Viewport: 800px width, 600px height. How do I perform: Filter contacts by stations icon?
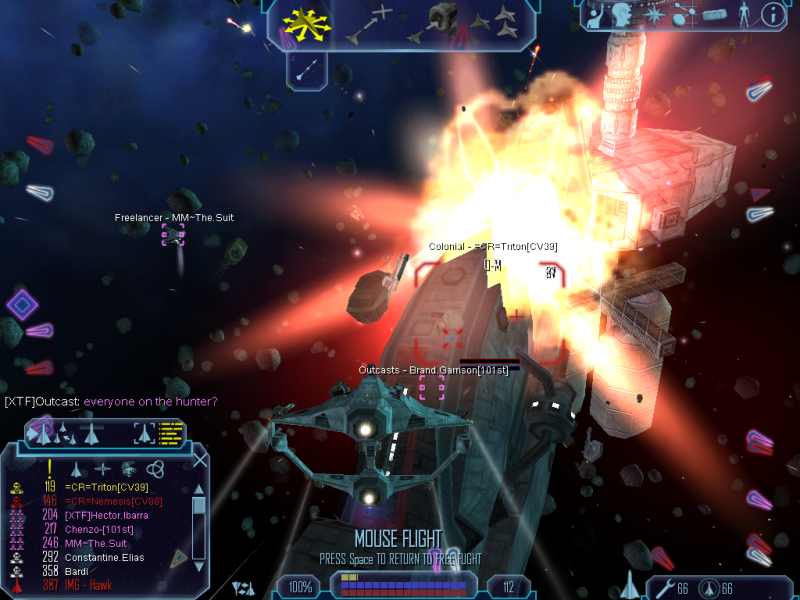[128, 468]
